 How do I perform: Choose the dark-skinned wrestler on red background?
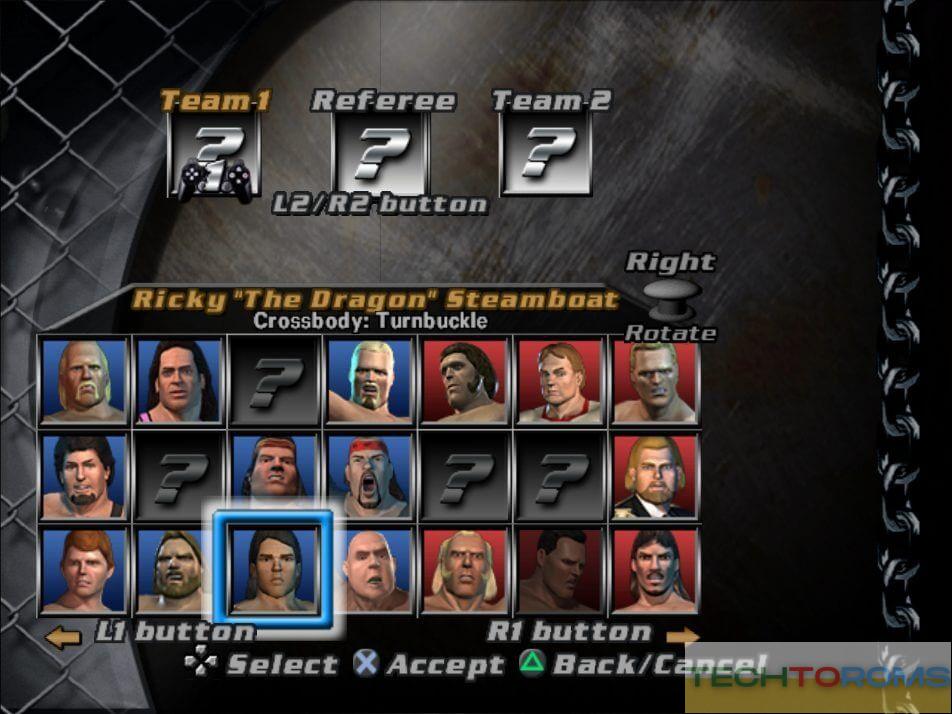point(559,571)
